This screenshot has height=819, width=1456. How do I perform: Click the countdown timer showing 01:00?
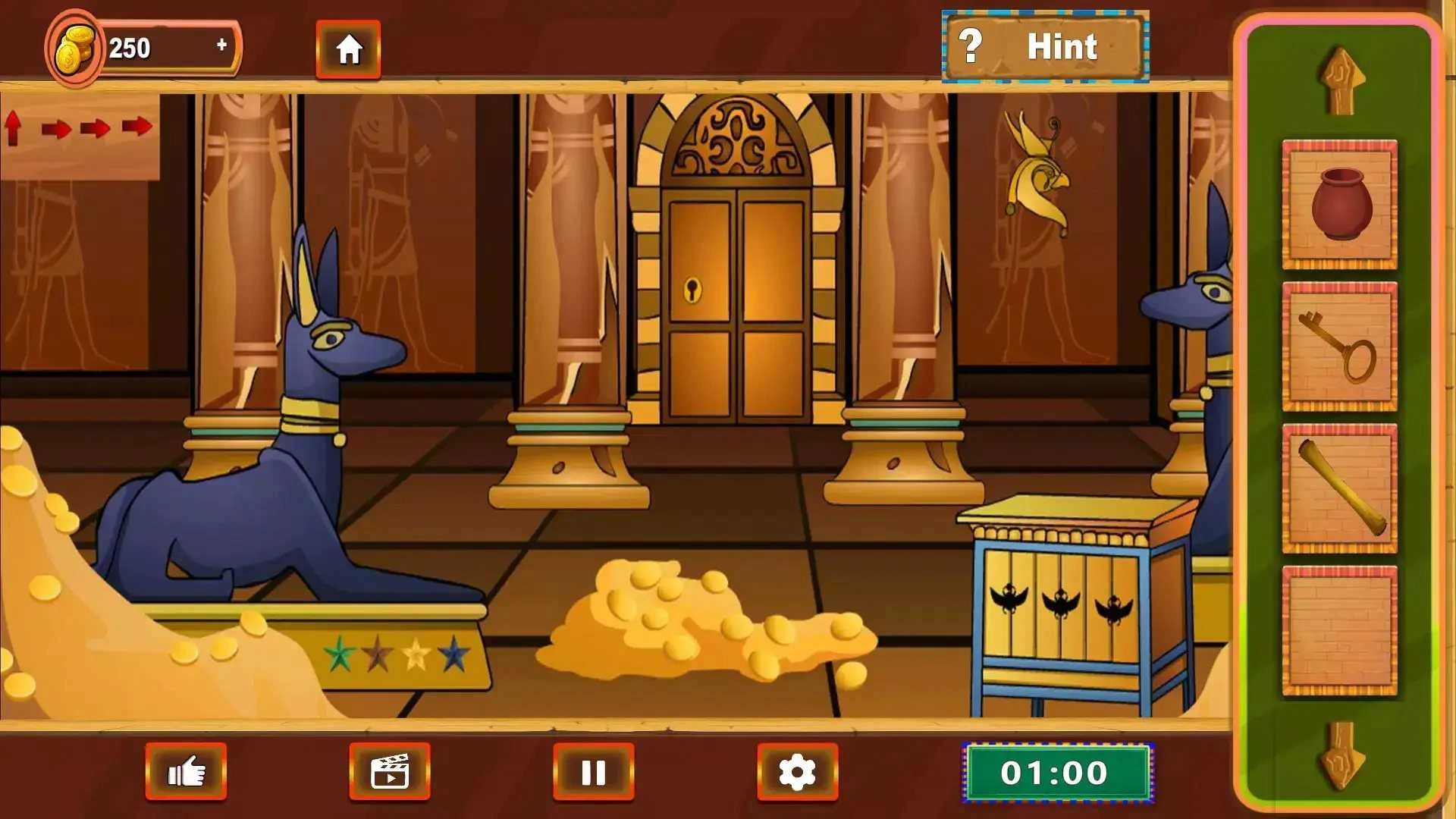coord(1057,773)
